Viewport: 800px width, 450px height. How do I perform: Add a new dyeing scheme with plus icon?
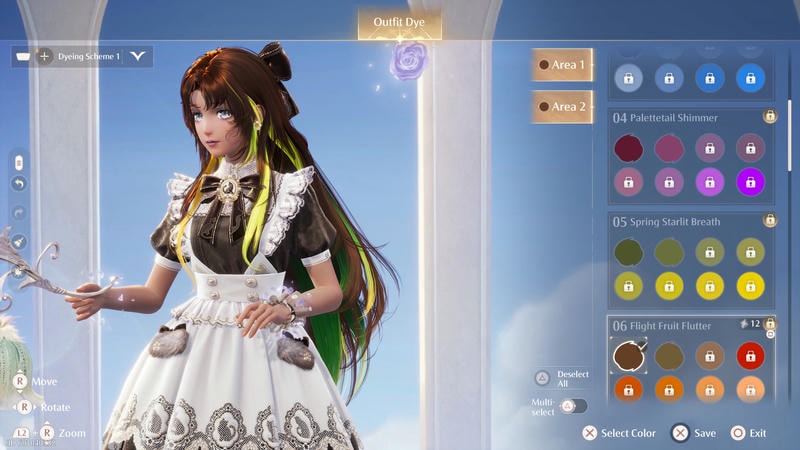point(44,56)
